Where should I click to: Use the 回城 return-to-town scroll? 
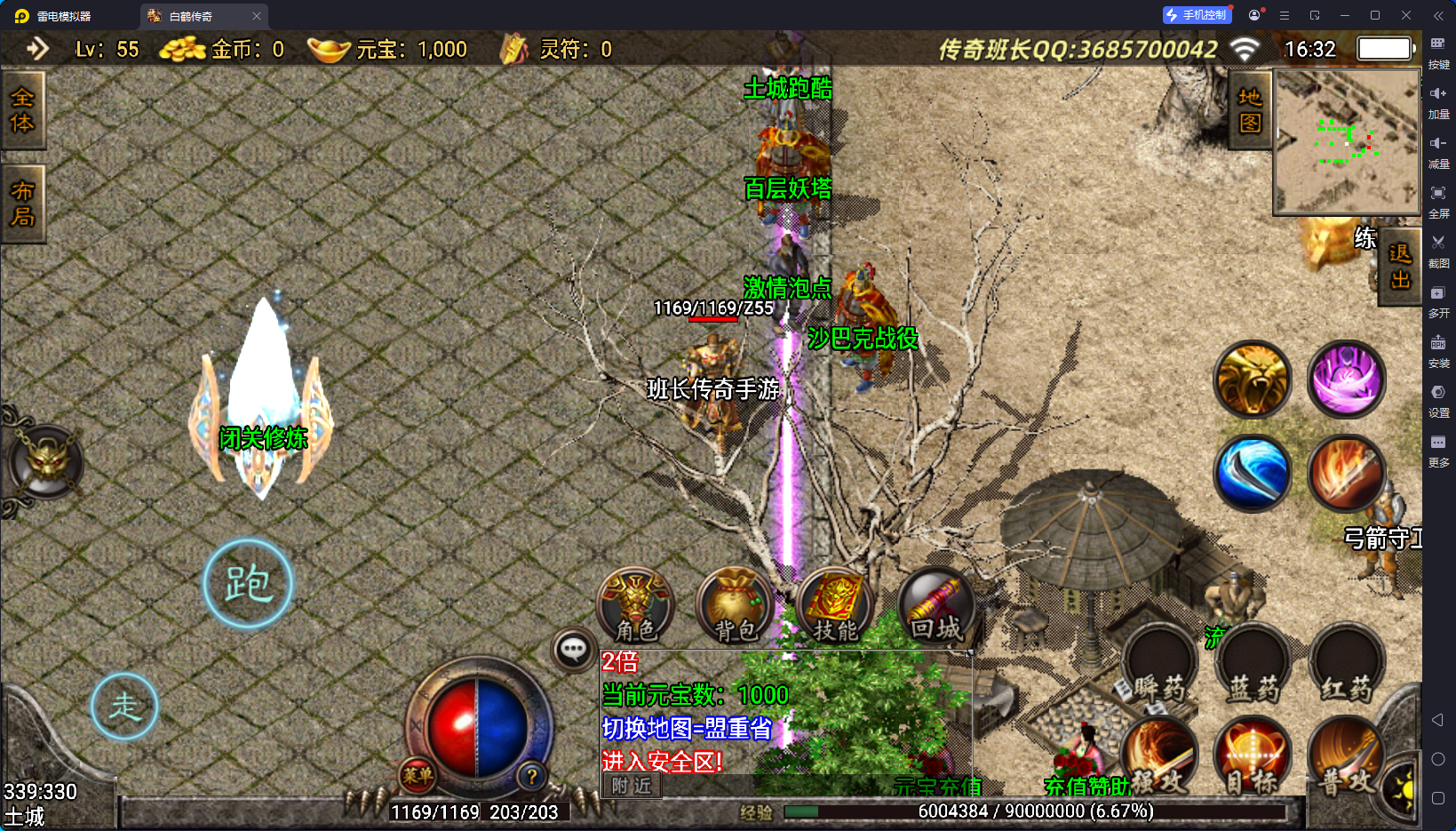(935, 606)
